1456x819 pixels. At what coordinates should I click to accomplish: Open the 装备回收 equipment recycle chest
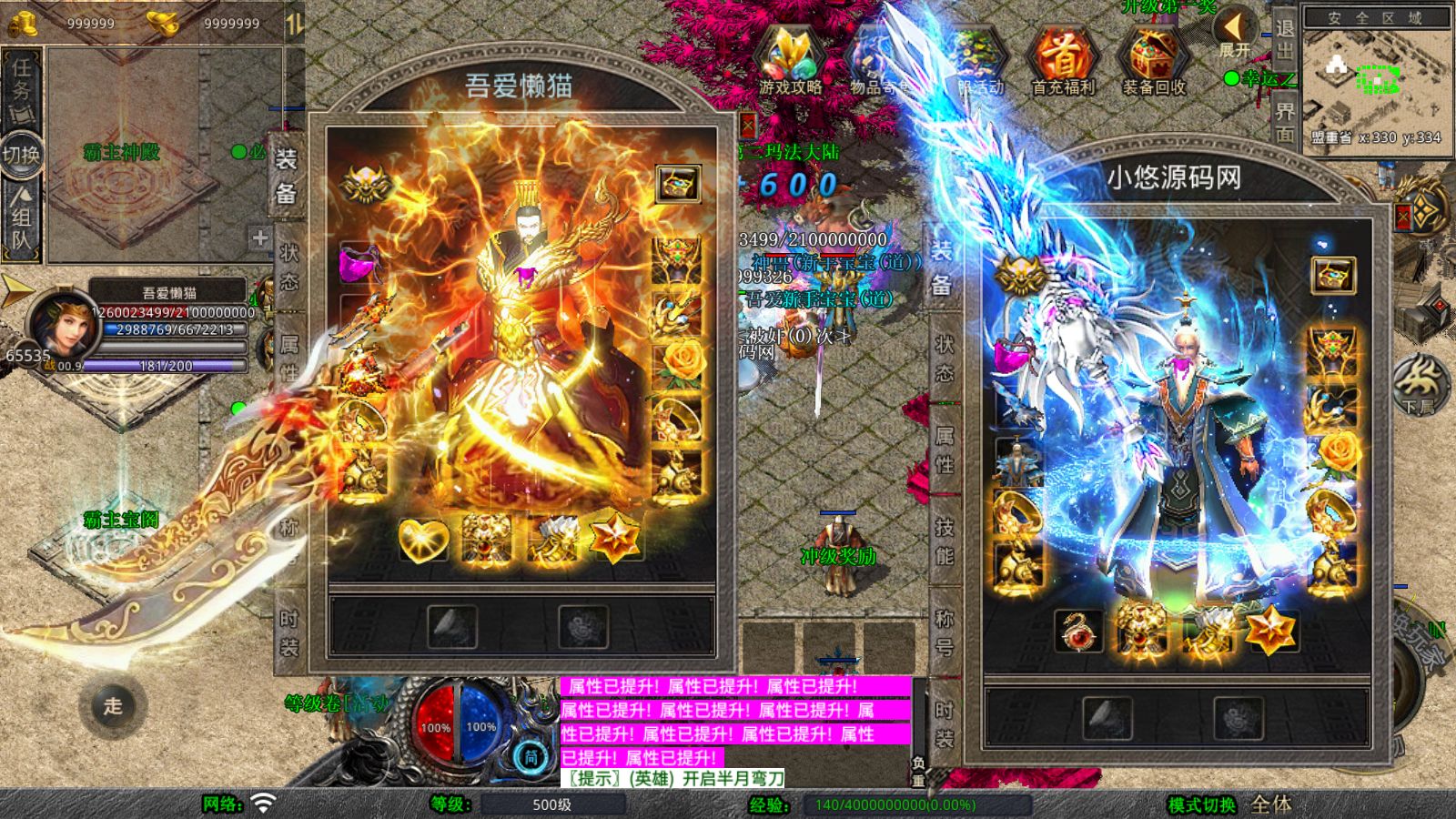click(x=1153, y=60)
